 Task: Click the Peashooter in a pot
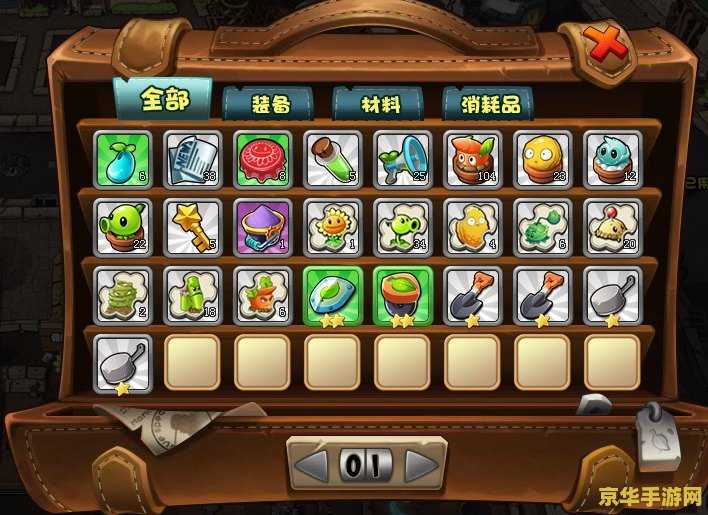pos(123,227)
